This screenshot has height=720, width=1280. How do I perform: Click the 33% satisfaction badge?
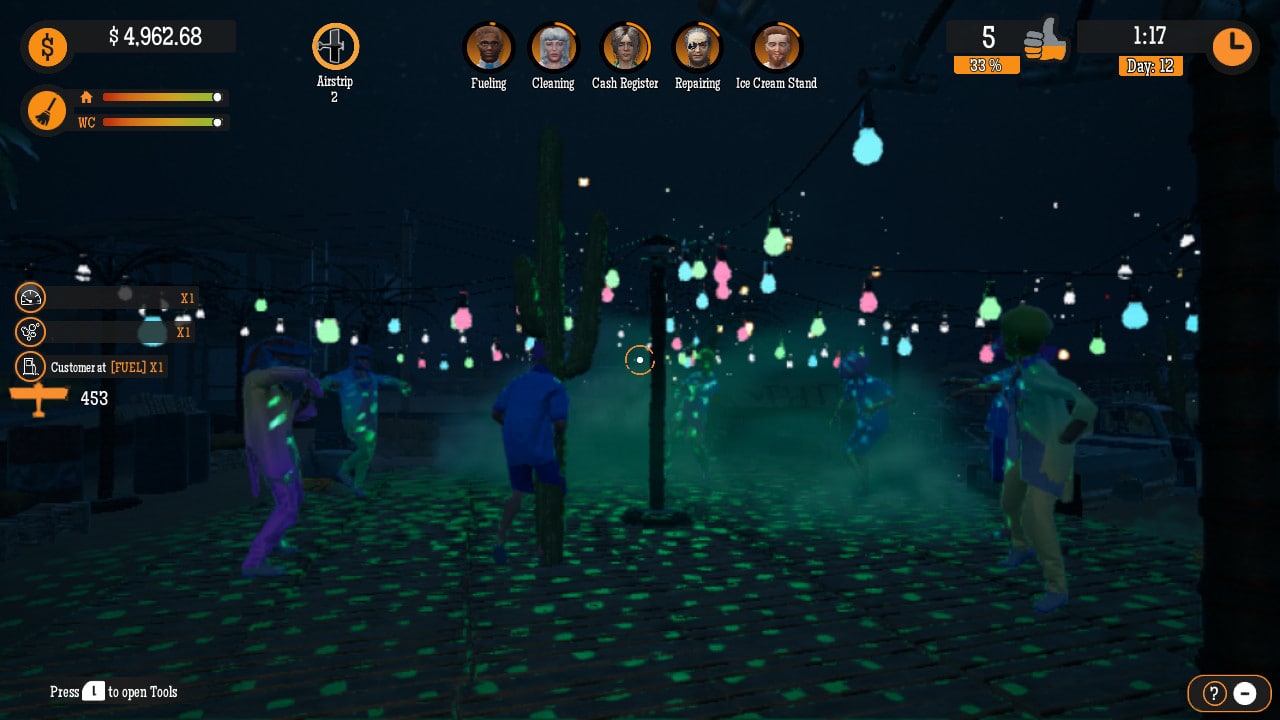click(987, 67)
